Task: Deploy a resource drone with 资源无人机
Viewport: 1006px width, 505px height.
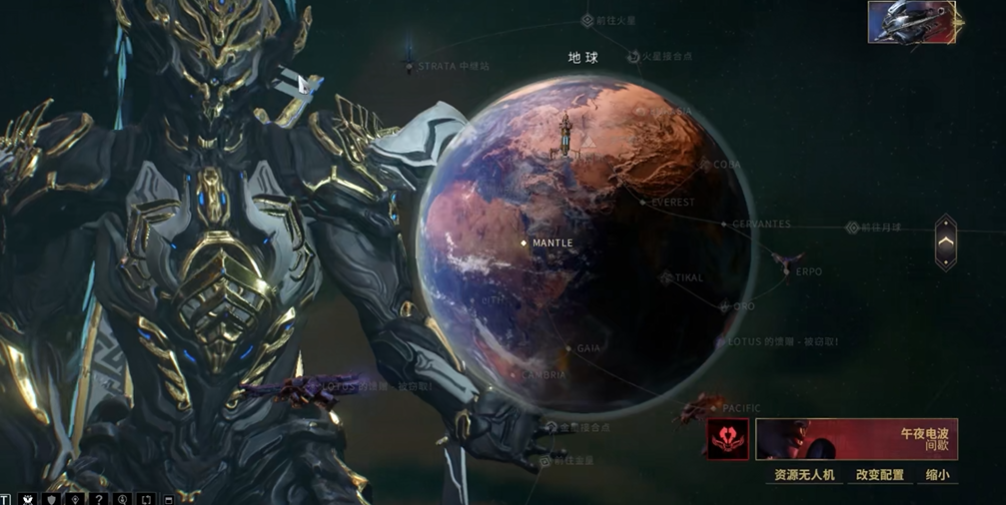Action: coord(804,475)
